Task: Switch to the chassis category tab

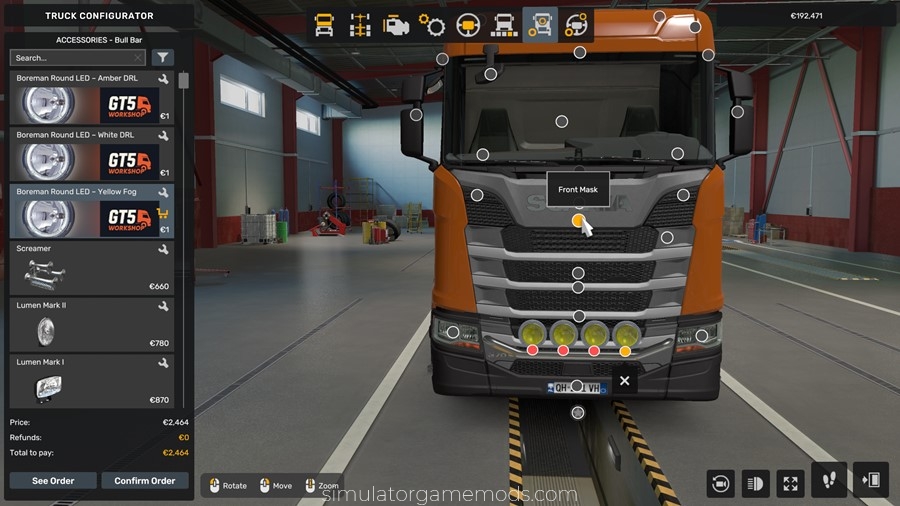Action: tap(360, 25)
